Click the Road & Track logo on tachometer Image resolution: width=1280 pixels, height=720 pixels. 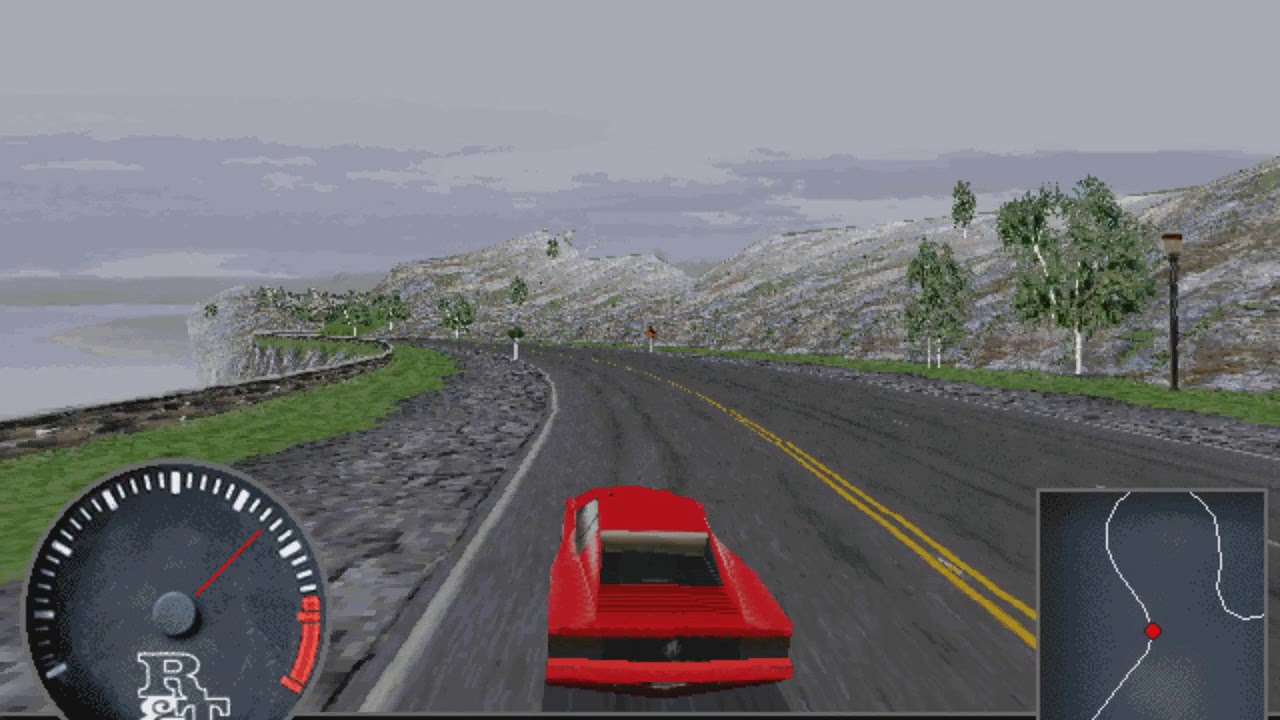pos(178,690)
